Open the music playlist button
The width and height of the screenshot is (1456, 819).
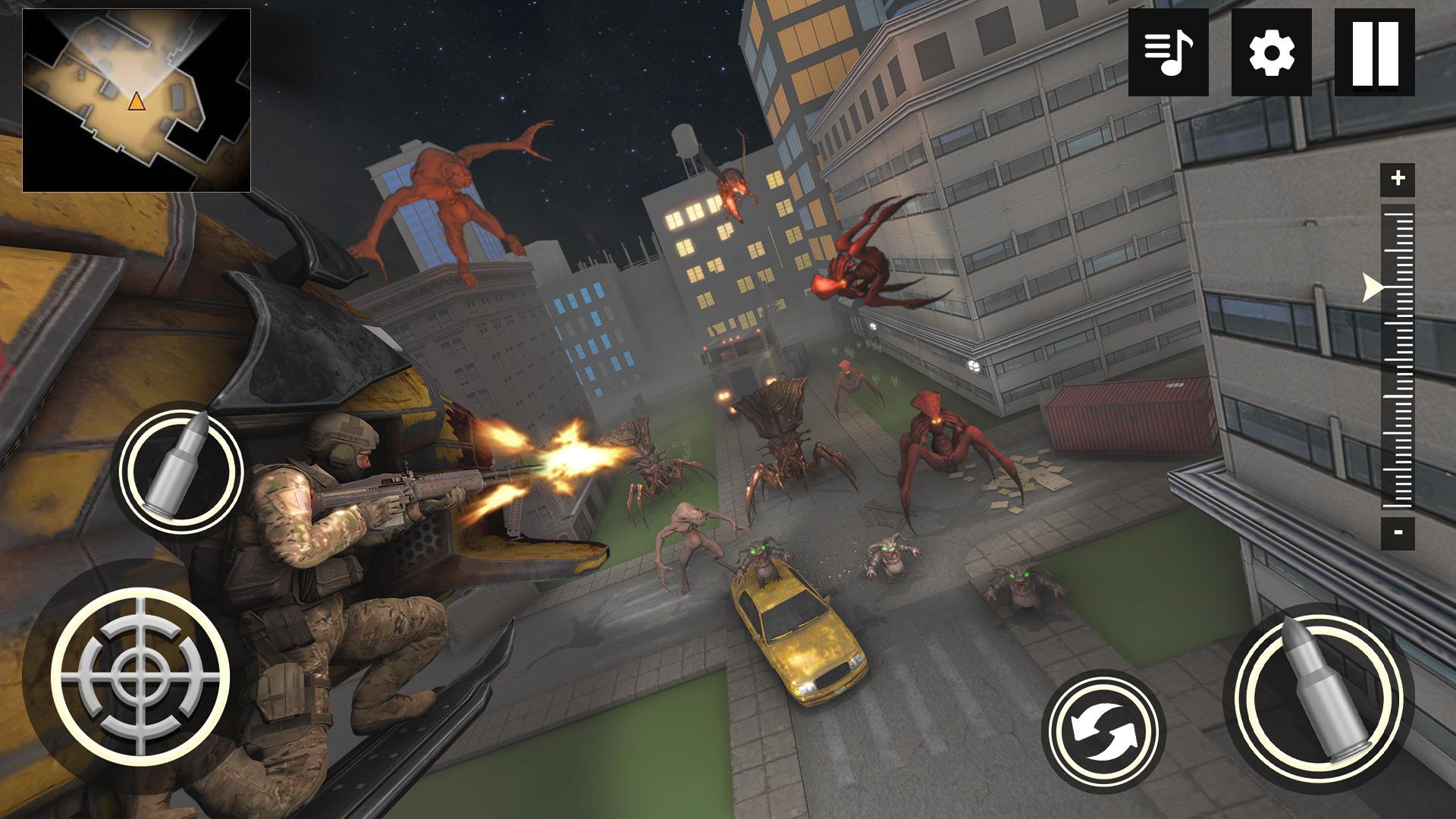click(1168, 52)
